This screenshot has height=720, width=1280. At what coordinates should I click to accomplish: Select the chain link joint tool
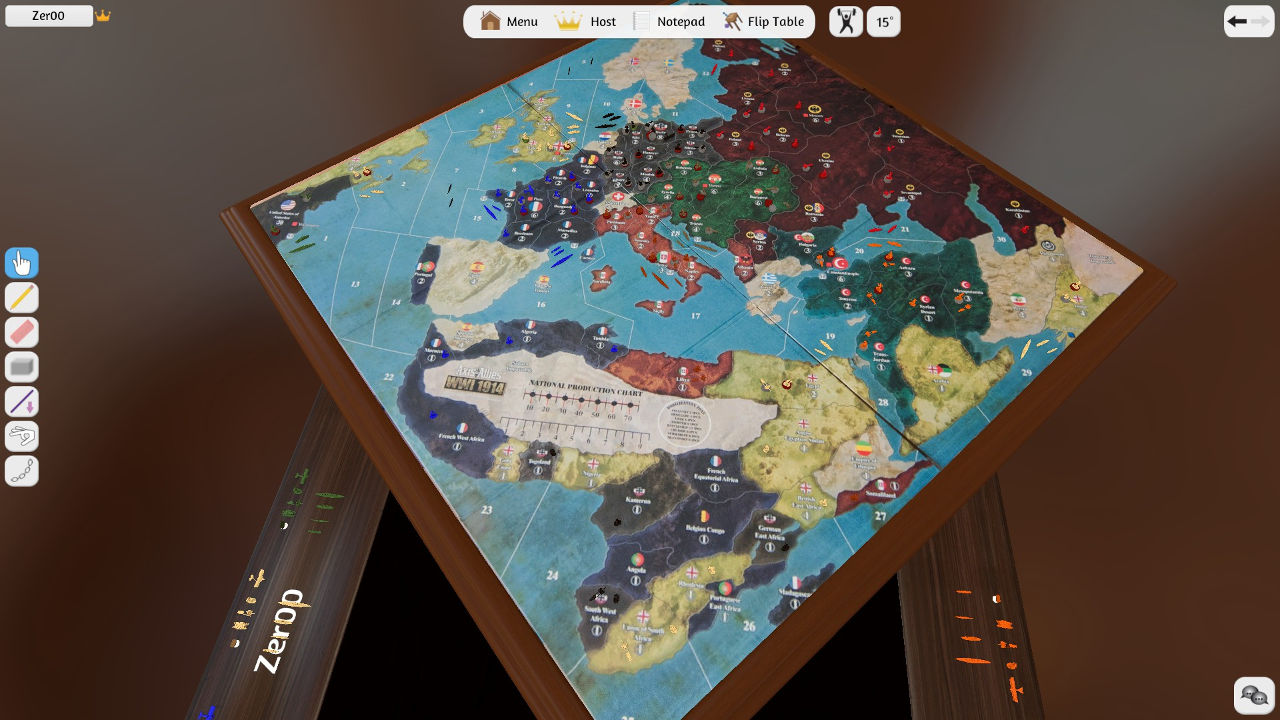click(22, 471)
